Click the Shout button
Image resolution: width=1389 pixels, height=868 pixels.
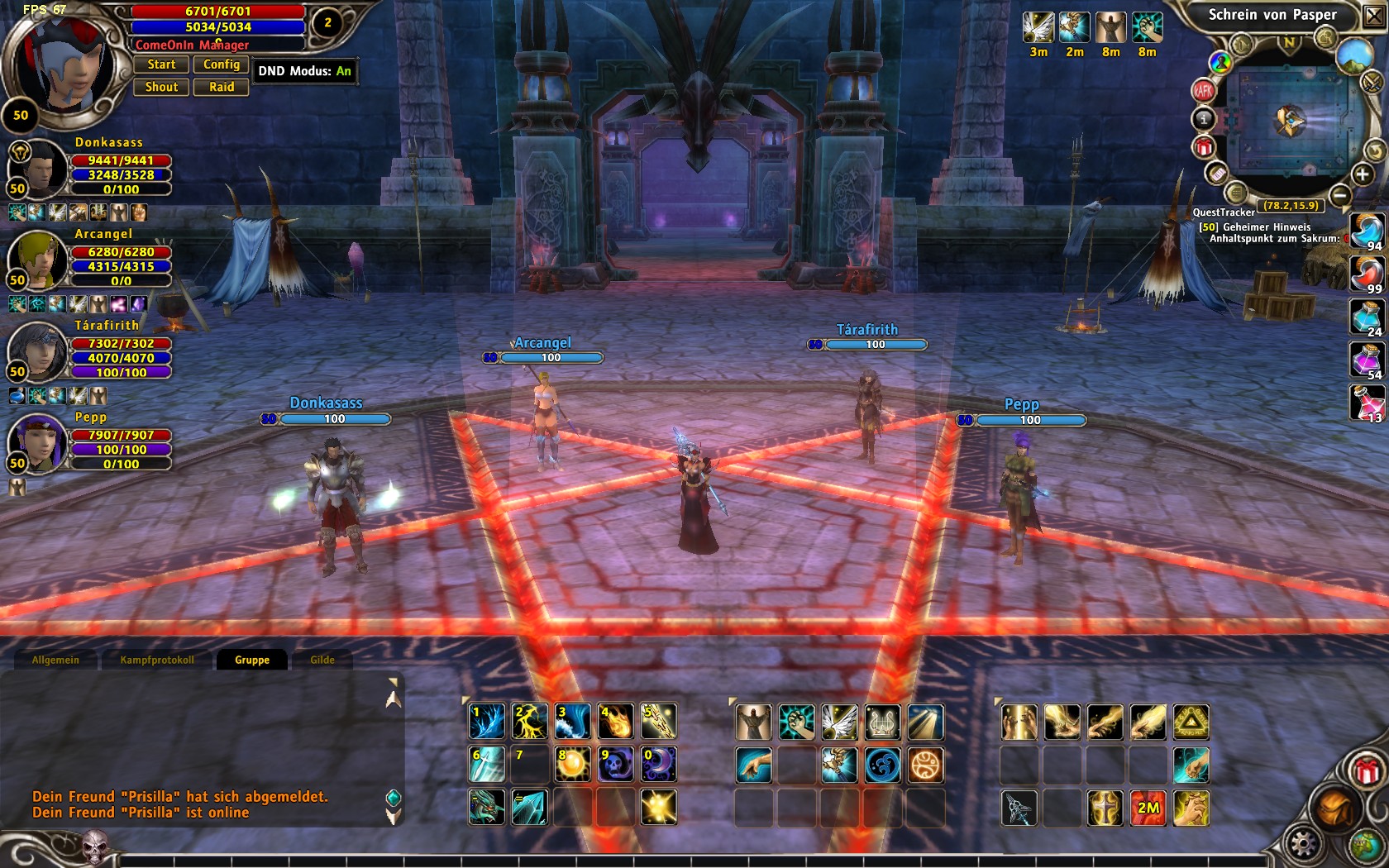162,87
